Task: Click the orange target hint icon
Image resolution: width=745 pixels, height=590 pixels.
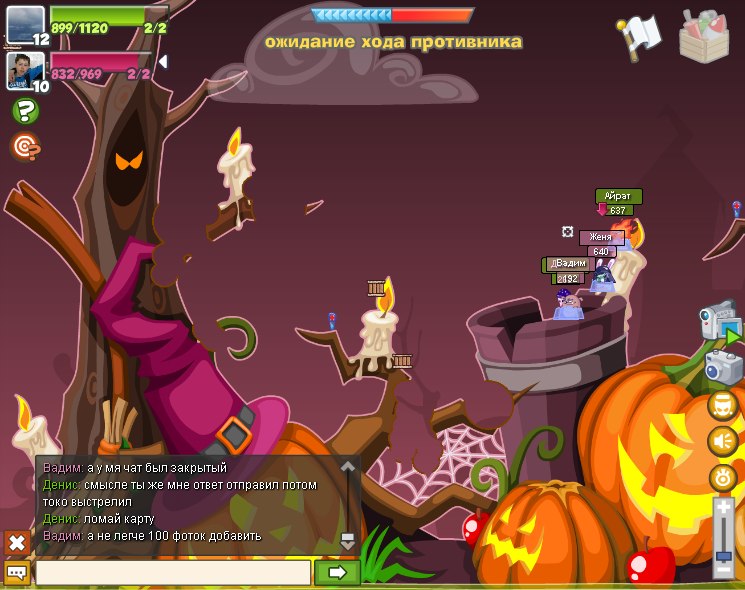Action: [25, 147]
